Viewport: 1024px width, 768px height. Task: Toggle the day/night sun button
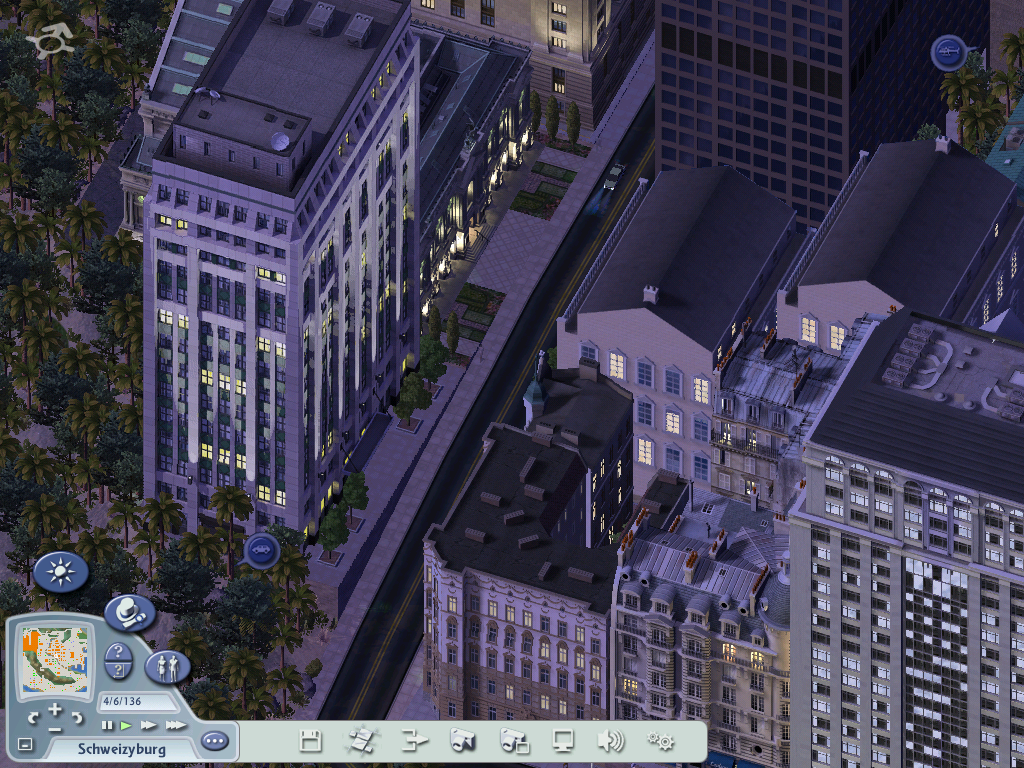pos(61,572)
